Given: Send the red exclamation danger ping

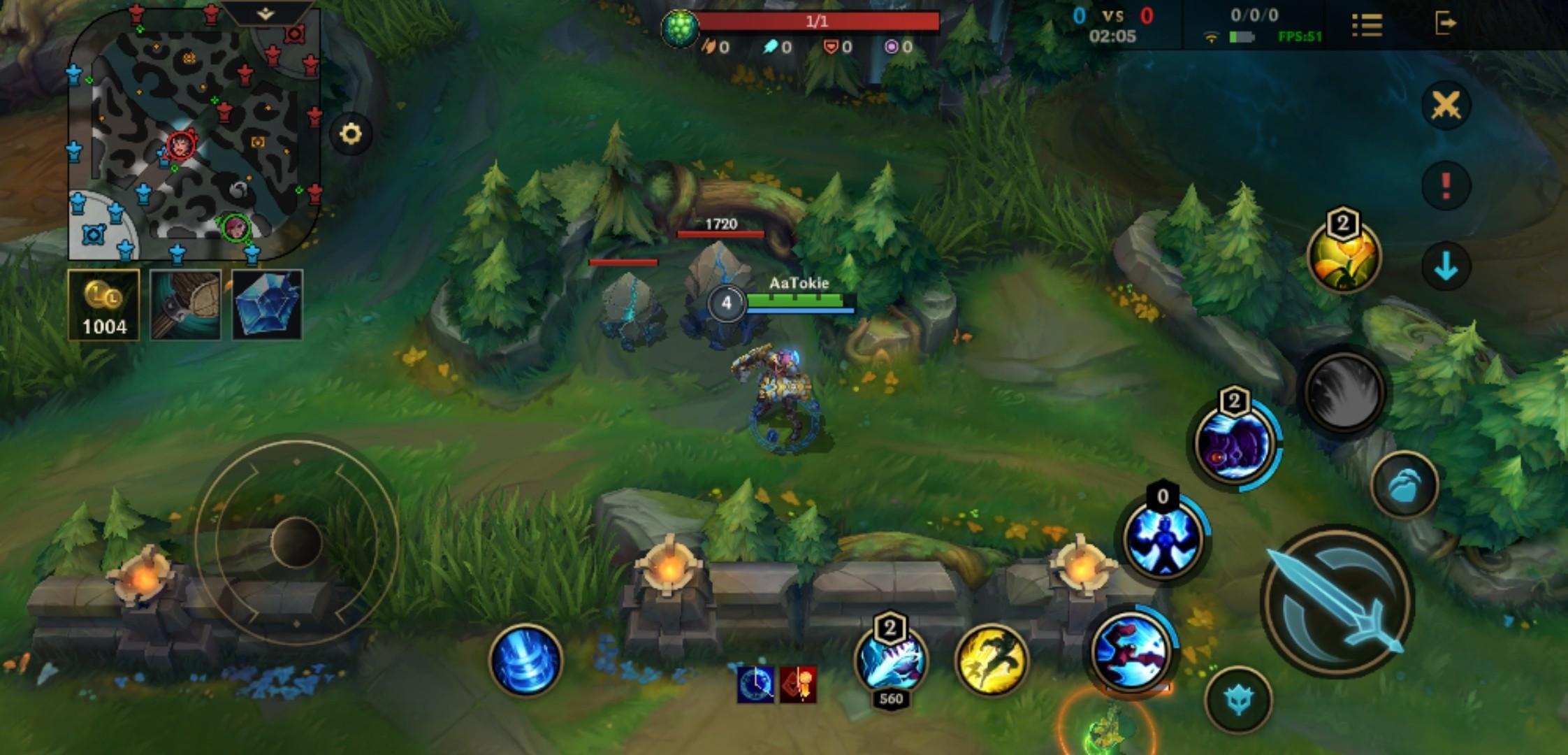Looking at the screenshot, I should (x=1446, y=186).
